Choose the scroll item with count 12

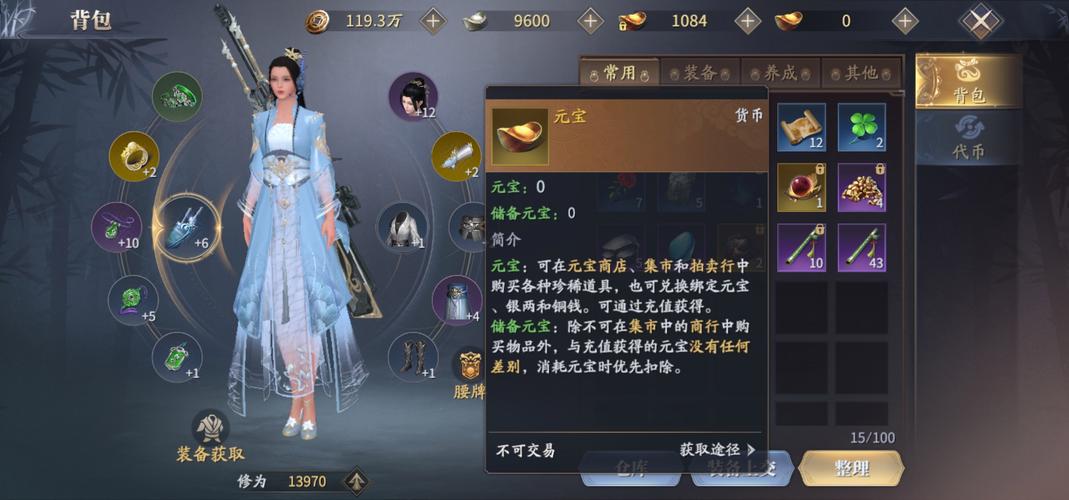coord(801,127)
